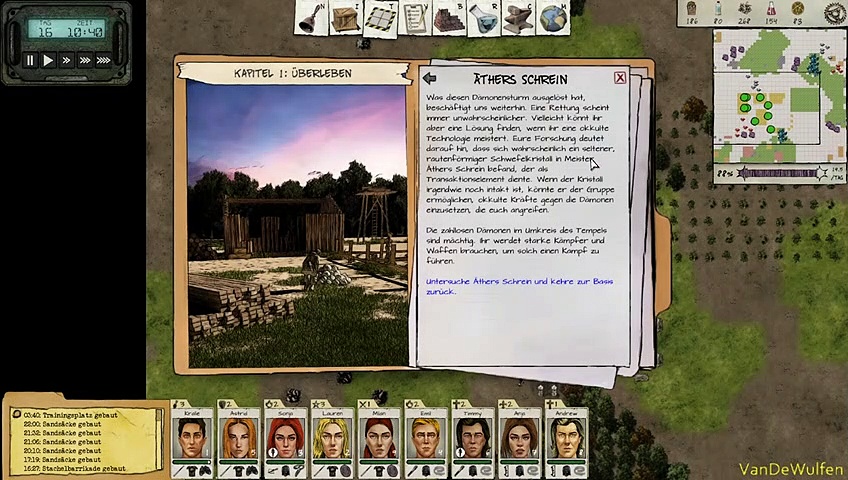Pause the game clock
Image resolution: width=848 pixels, height=480 pixels.
(x=30, y=61)
